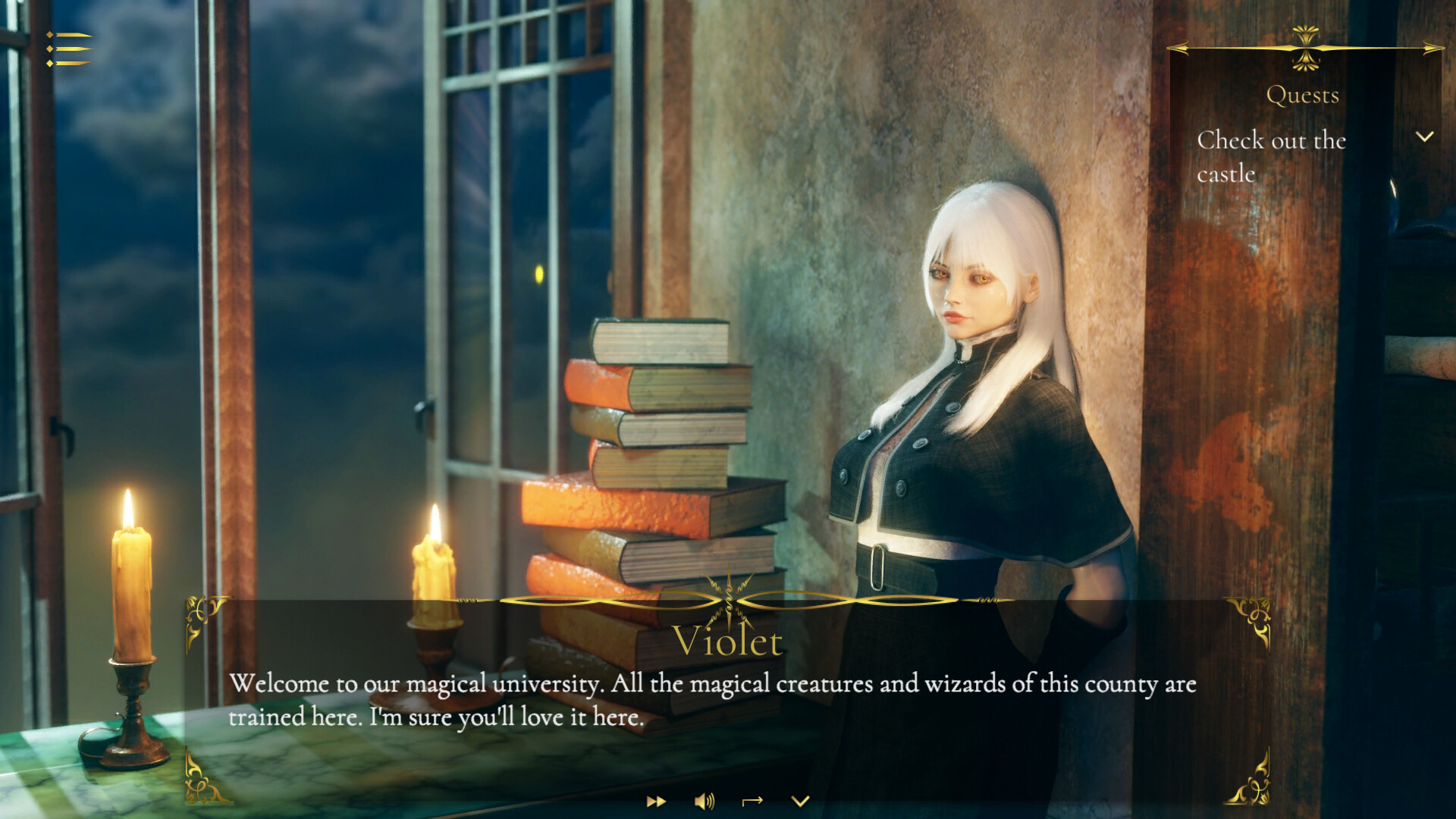The height and width of the screenshot is (819, 1456).
Task: Enable fast-forward mode with the double-arrow icon
Action: (657, 801)
